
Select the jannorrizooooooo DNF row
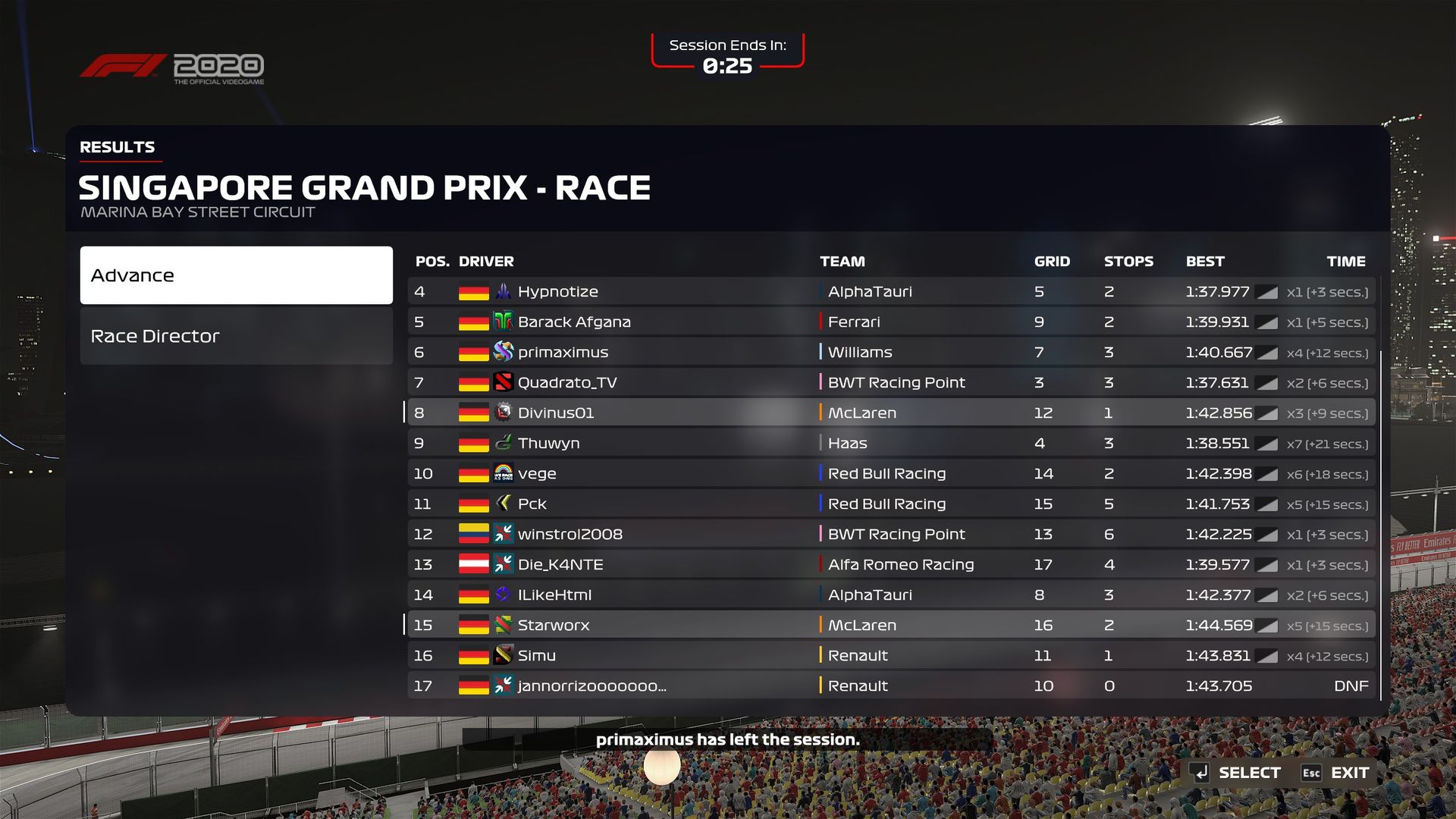pos(891,686)
